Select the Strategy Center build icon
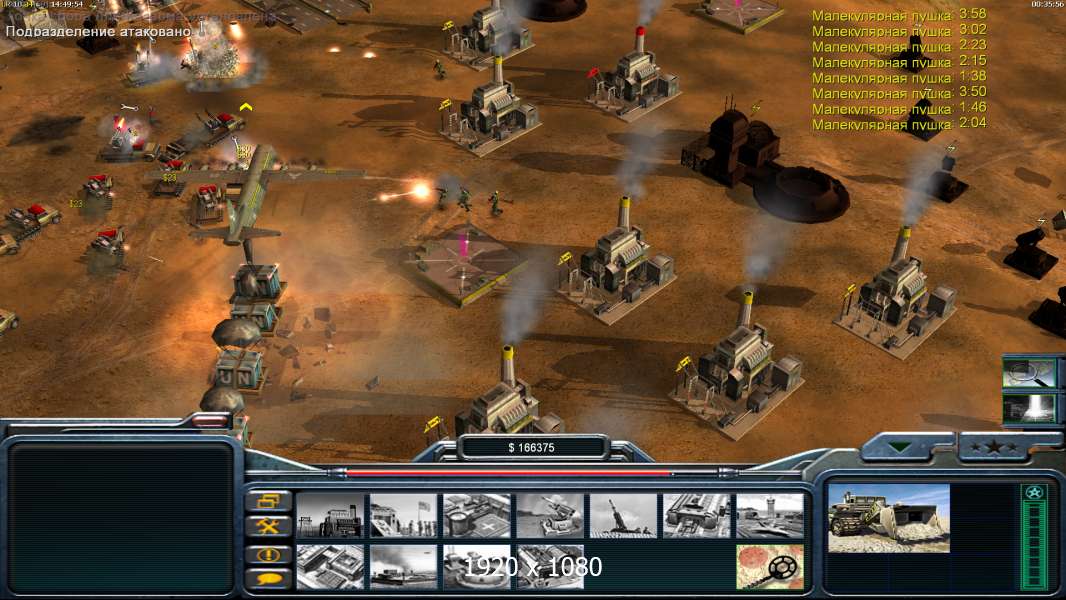 pyautogui.click(x=330, y=566)
